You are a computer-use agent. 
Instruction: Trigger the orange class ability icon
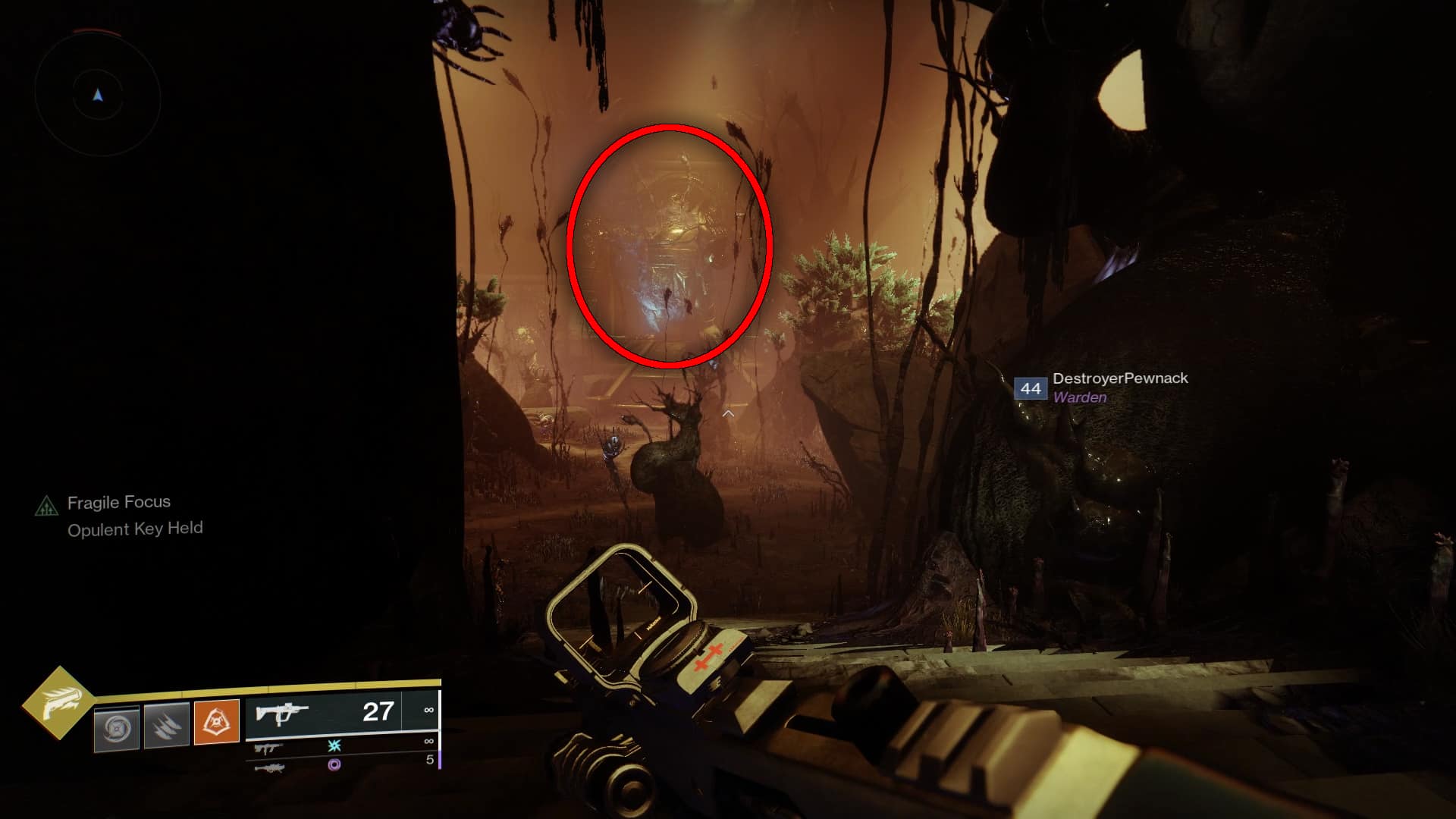click(217, 722)
